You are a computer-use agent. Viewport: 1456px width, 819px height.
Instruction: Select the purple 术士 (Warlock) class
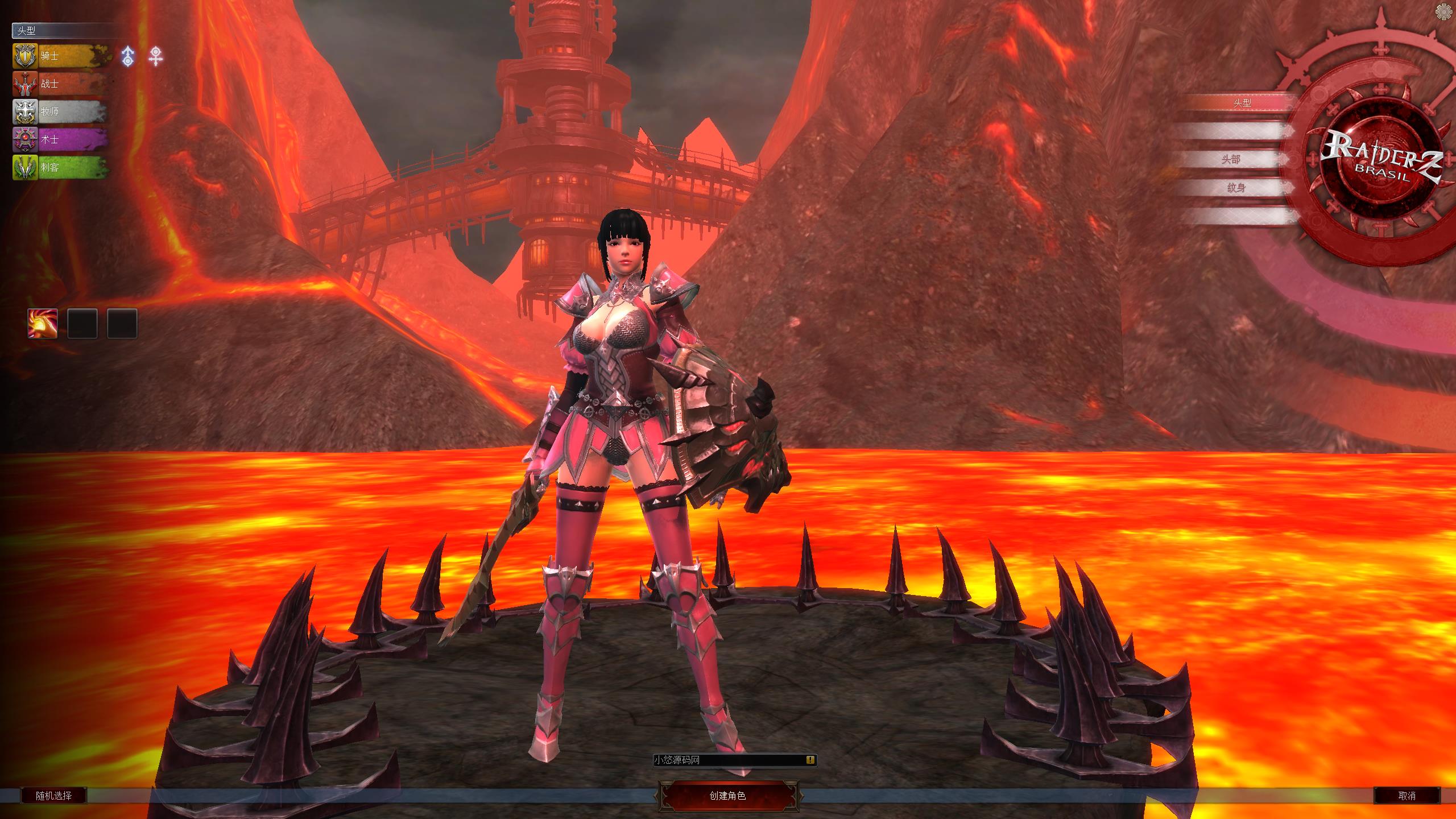coord(61,139)
